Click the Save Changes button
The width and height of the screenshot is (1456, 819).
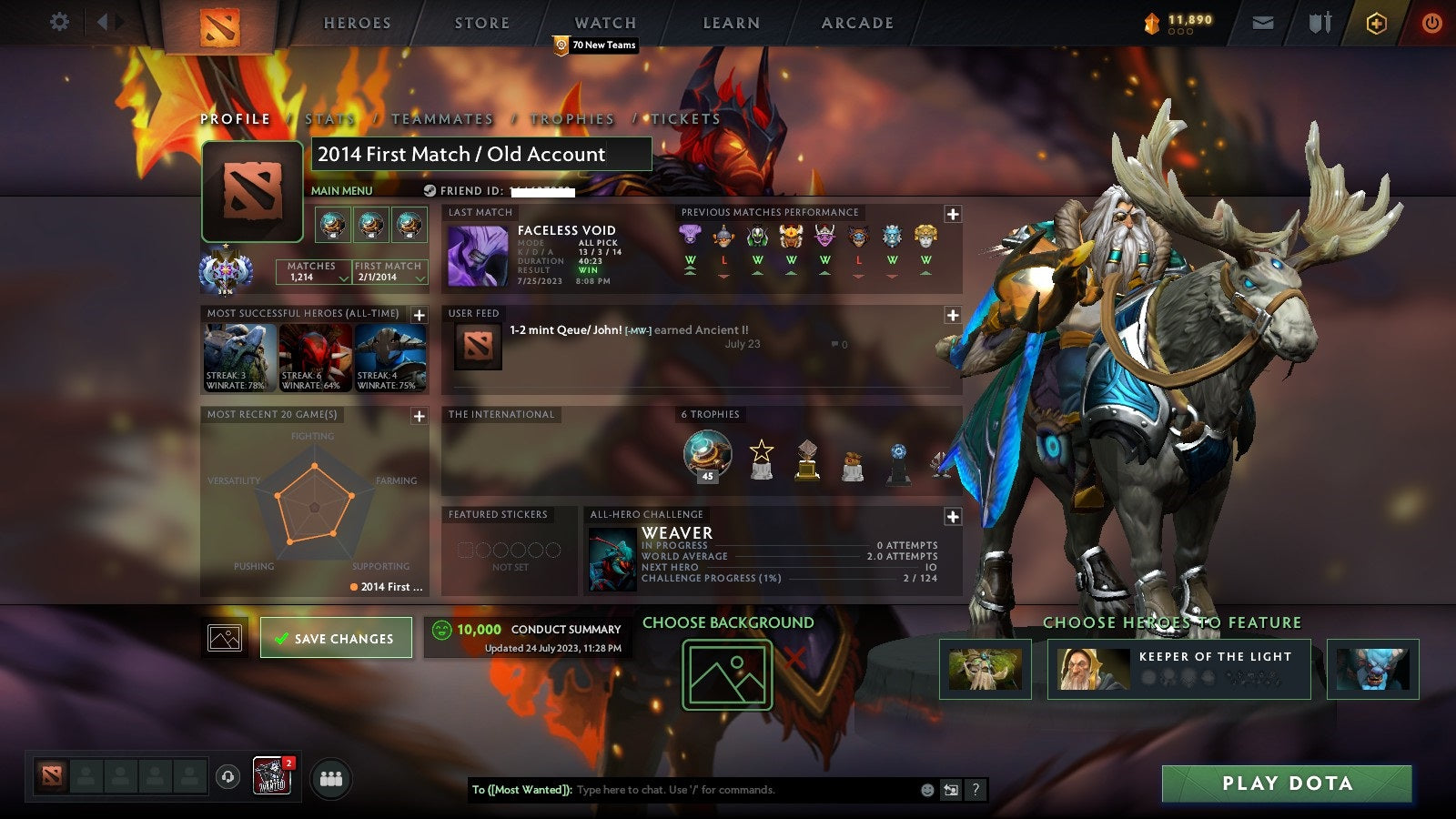pyautogui.click(x=336, y=637)
